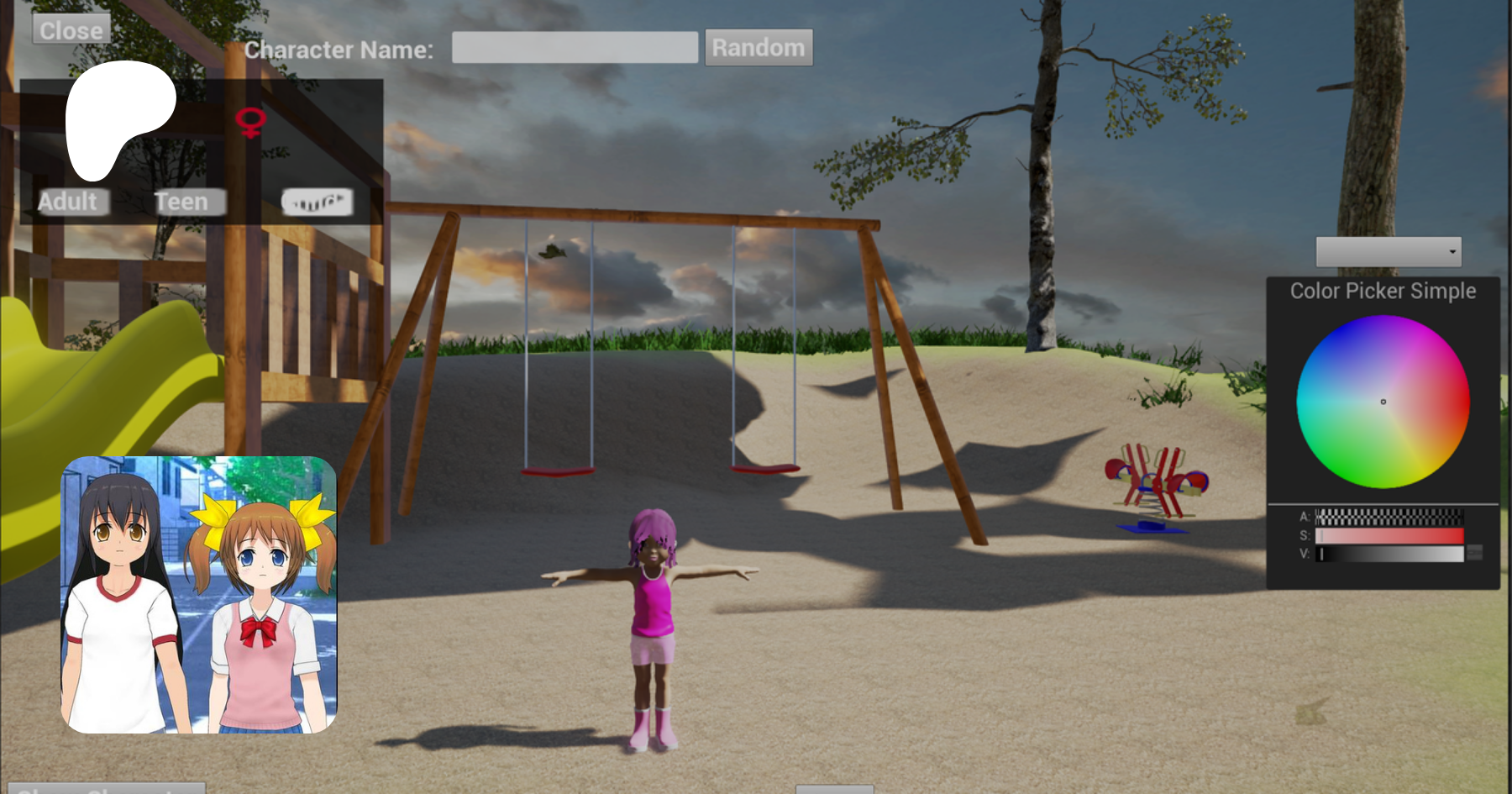This screenshot has height=794, width=1512.
Task: Close the character creator
Action: [71, 30]
